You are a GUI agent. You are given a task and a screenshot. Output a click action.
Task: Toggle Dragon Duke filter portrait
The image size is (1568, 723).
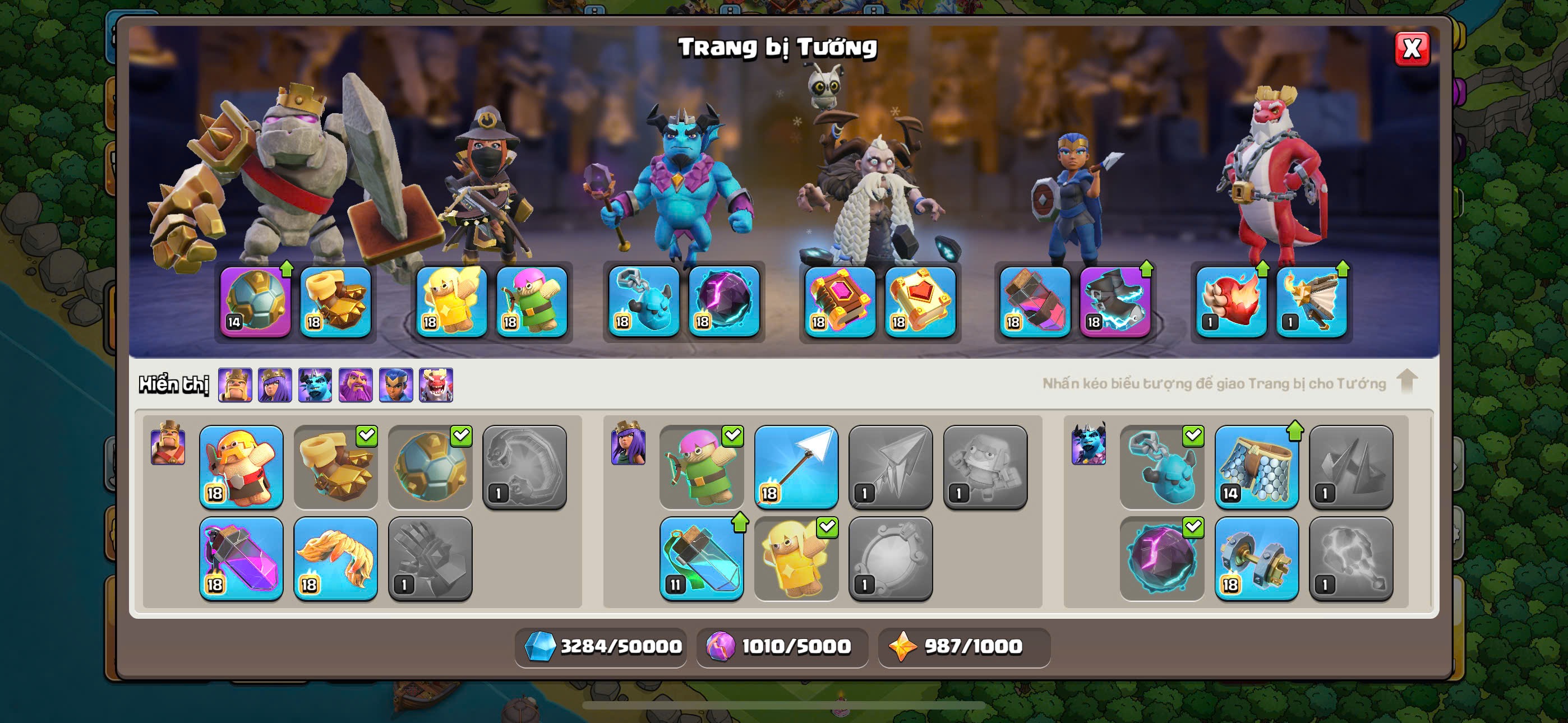point(436,384)
